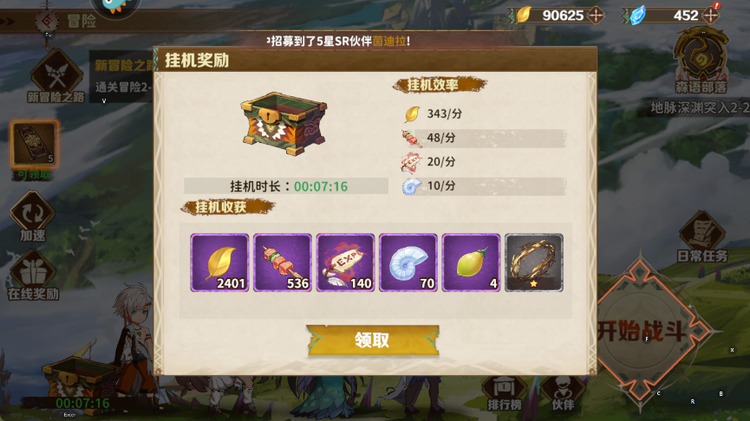
Task: Select the golden leaf reward slot
Action: click(220, 263)
